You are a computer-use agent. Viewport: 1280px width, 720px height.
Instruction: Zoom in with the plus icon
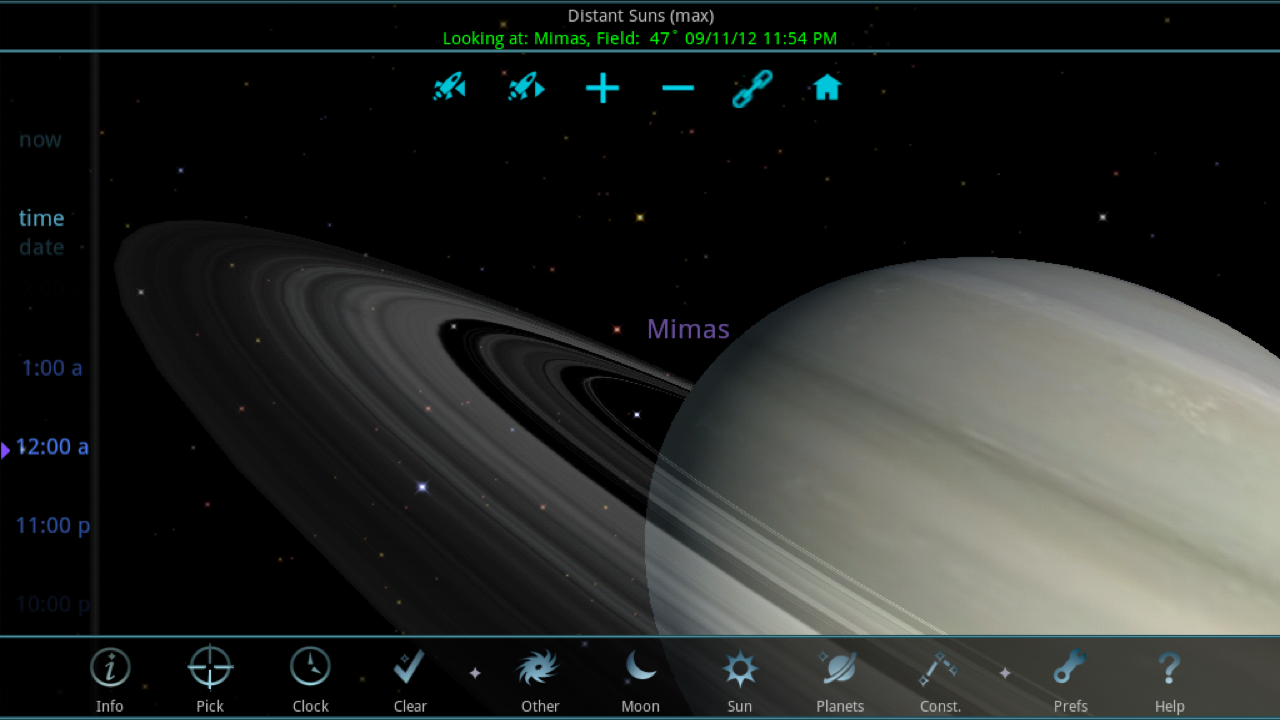(x=602, y=88)
